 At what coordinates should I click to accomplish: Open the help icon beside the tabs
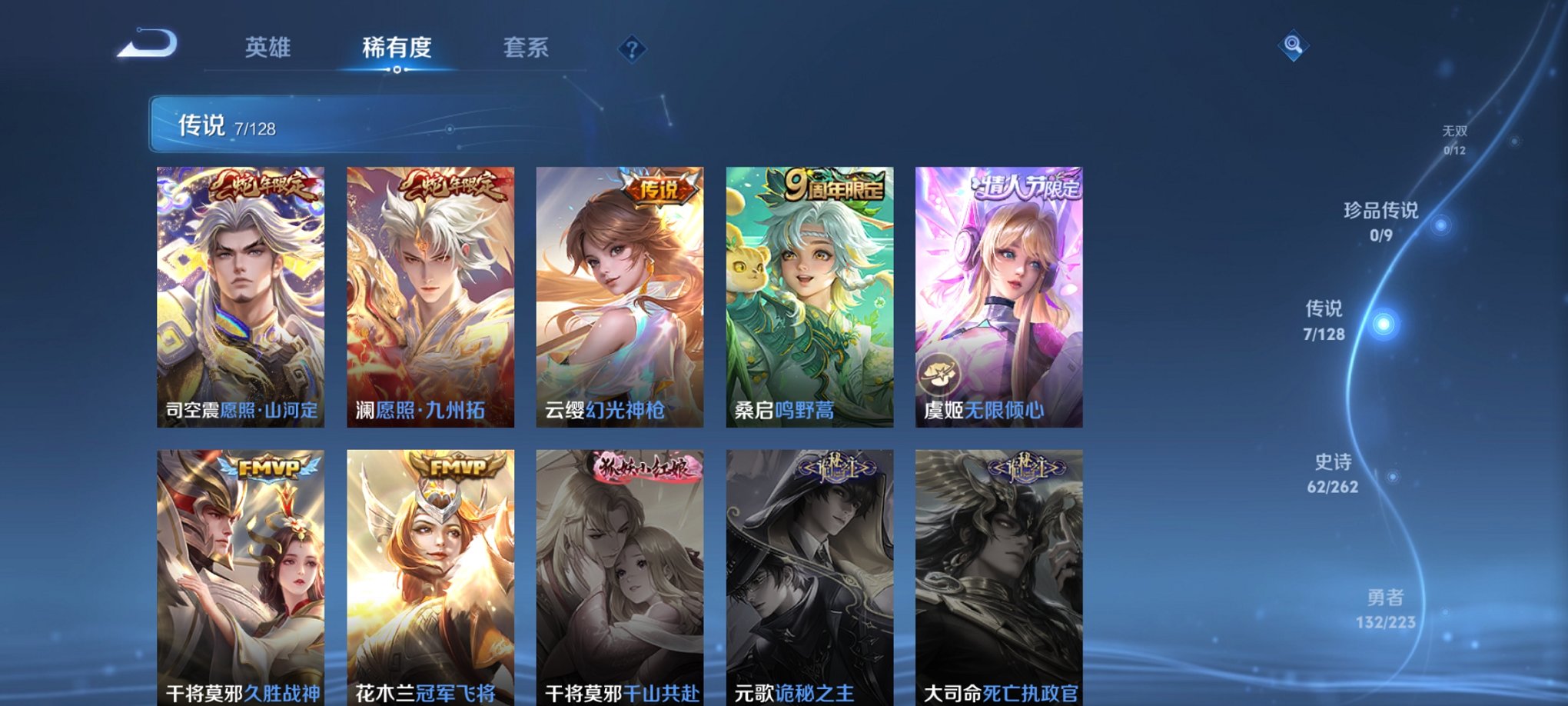tap(631, 49)
